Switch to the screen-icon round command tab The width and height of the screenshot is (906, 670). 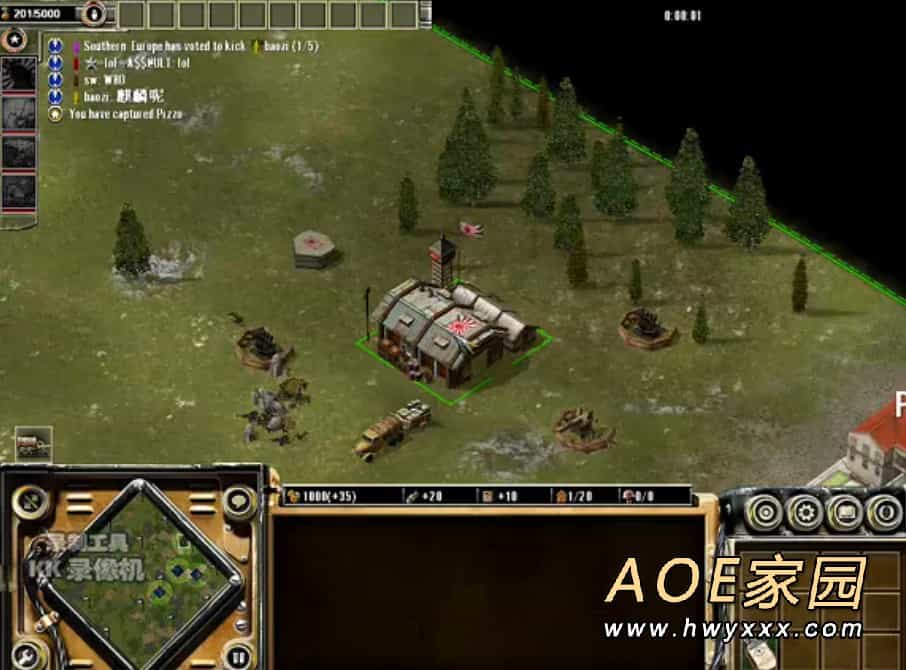[x=843, y=513]
